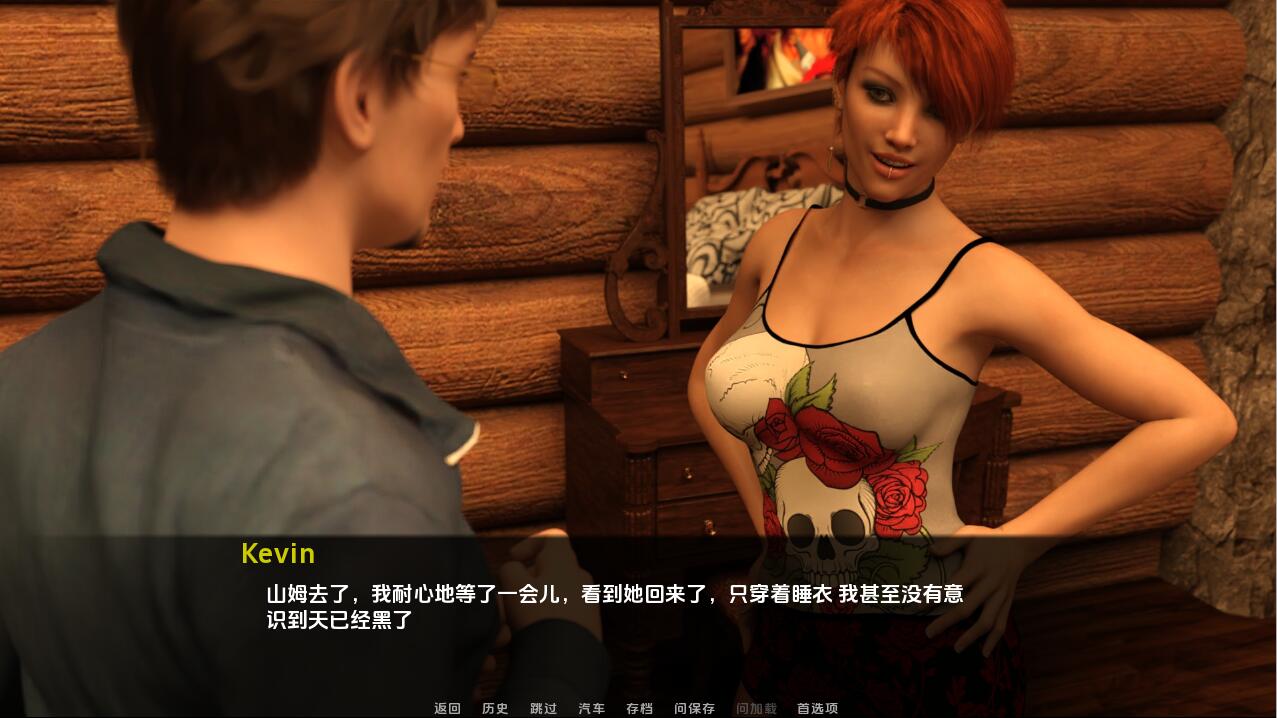
Task: Open the 存档 (Save) screen
Action: point(639,708)
